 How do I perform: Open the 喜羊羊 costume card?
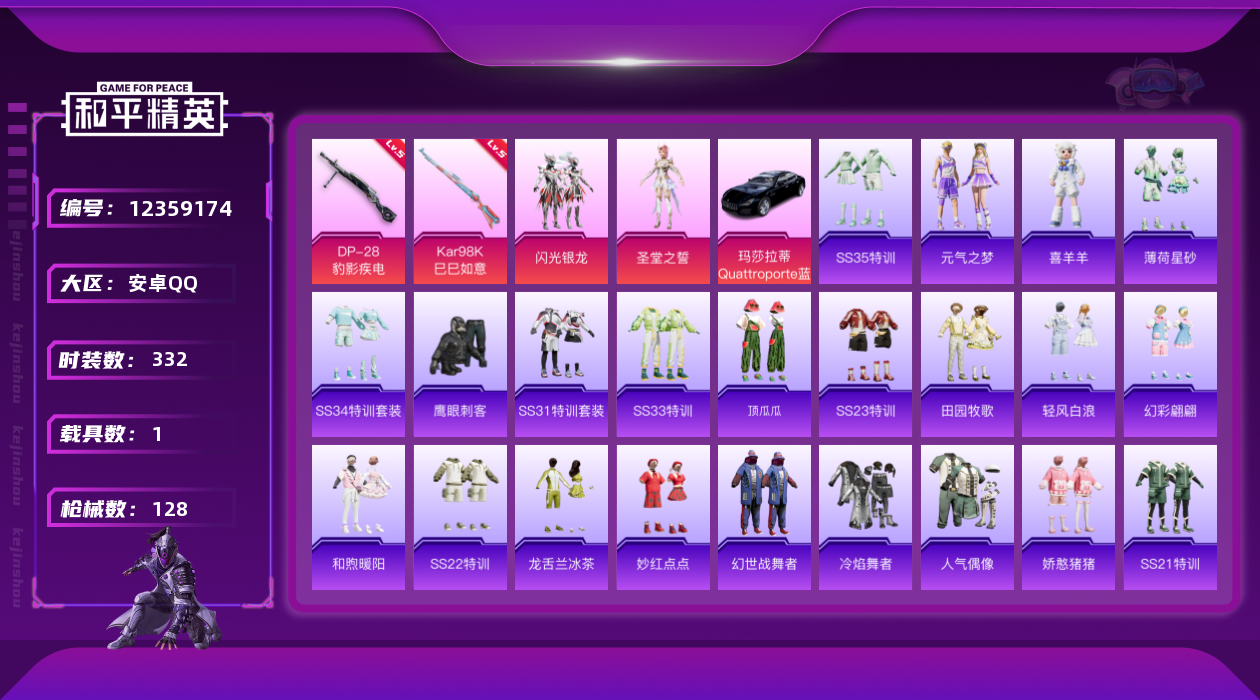1068,210
